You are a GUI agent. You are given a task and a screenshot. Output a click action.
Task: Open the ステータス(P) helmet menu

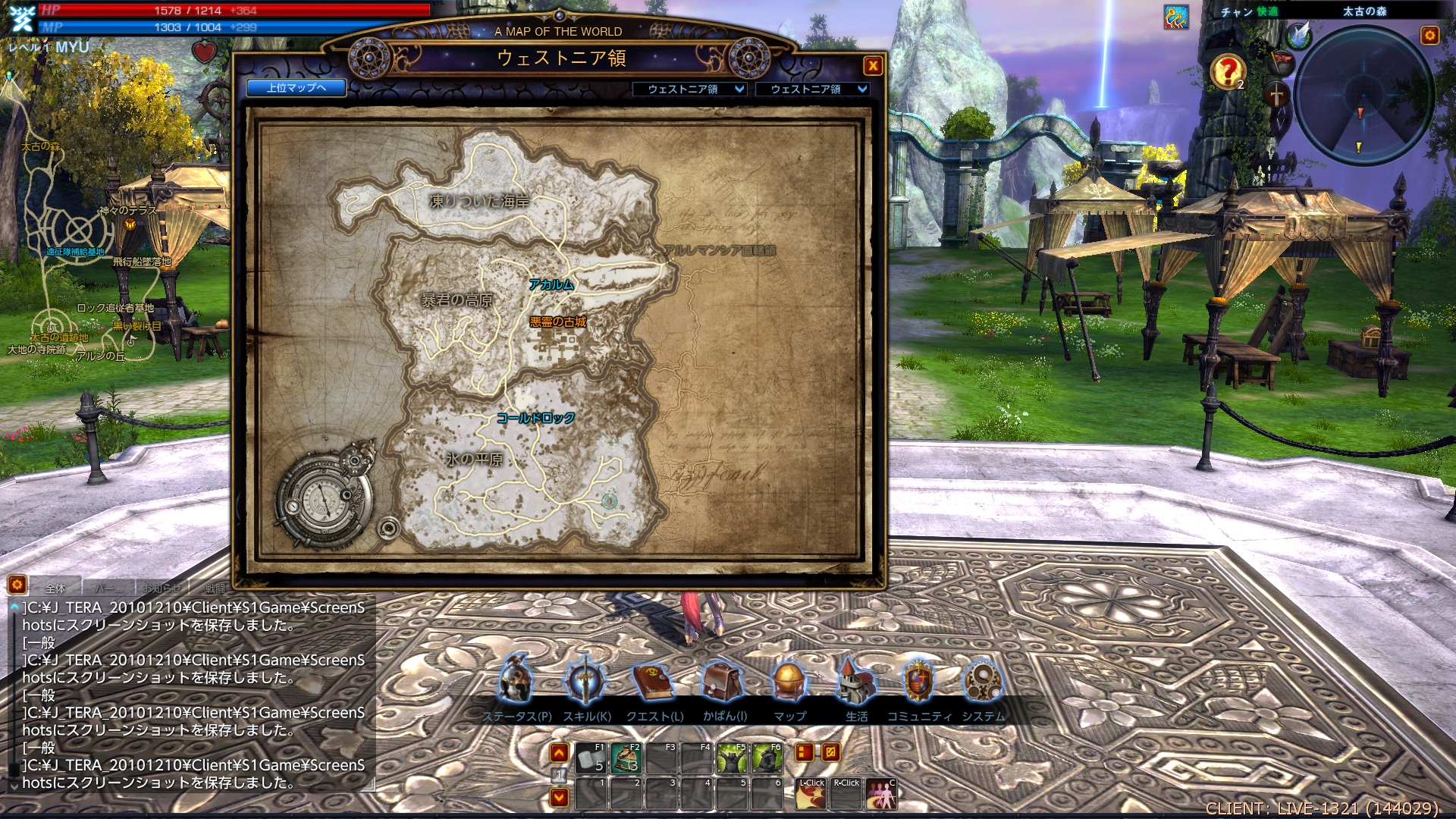pyautogui.click(x=516, y=681)
